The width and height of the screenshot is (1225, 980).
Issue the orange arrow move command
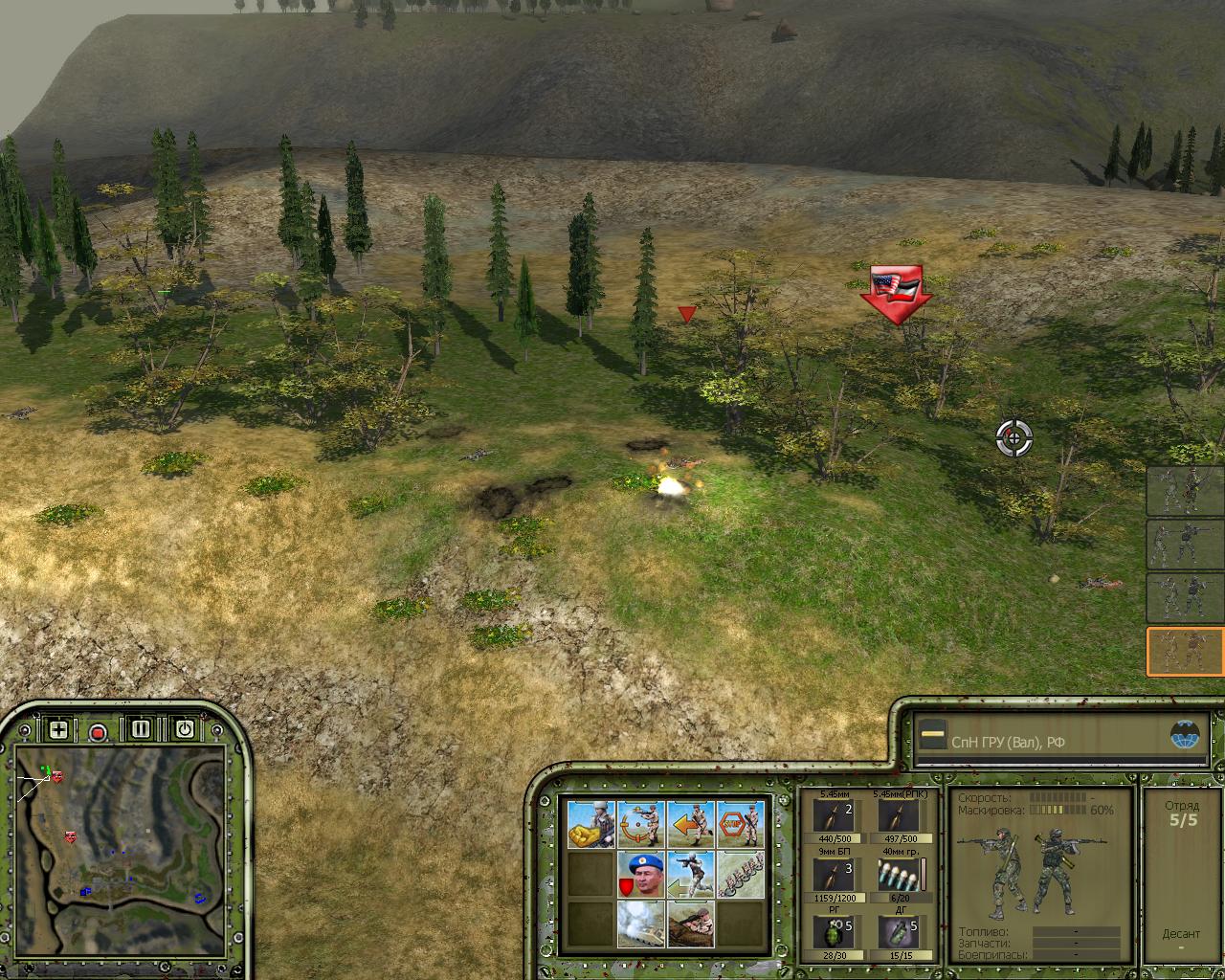(690, 825)
